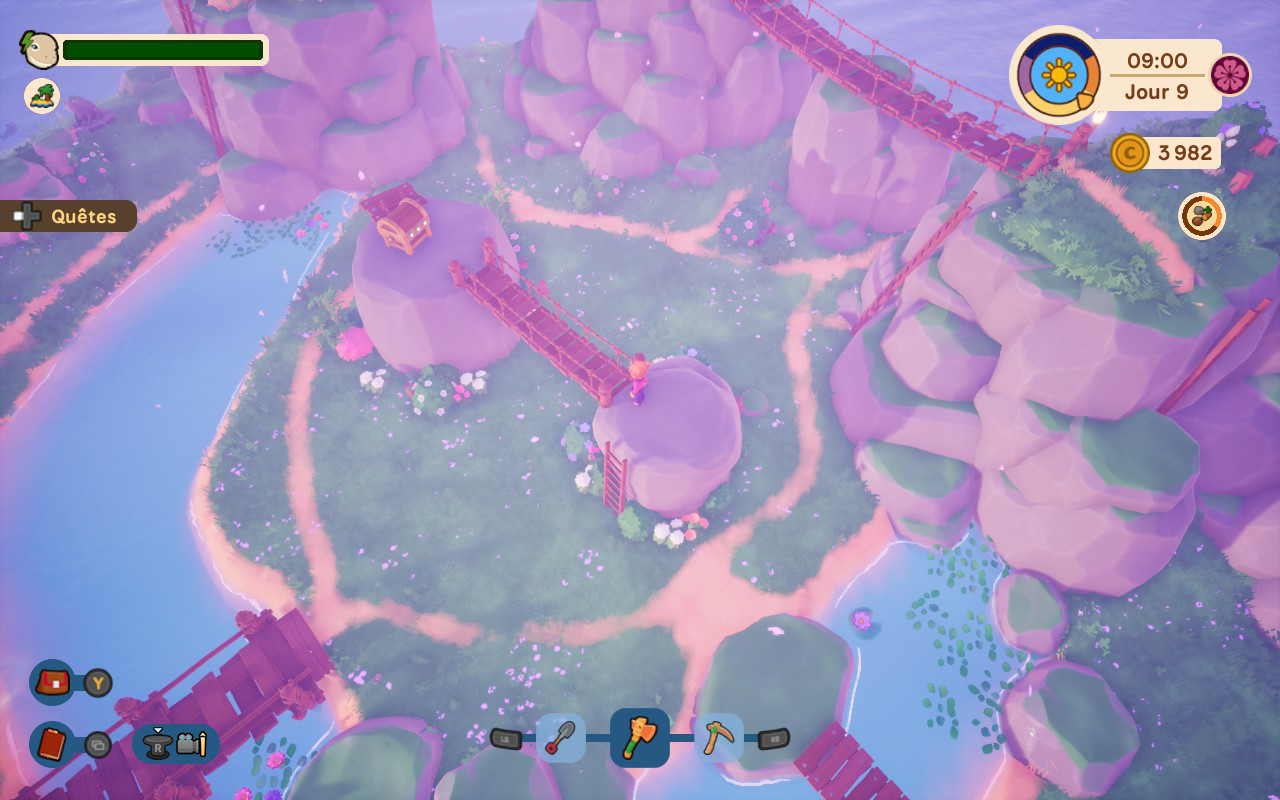Screen dimensions: 1280x800
Task: Activate the camera photo mode icon
Action: 190,744
